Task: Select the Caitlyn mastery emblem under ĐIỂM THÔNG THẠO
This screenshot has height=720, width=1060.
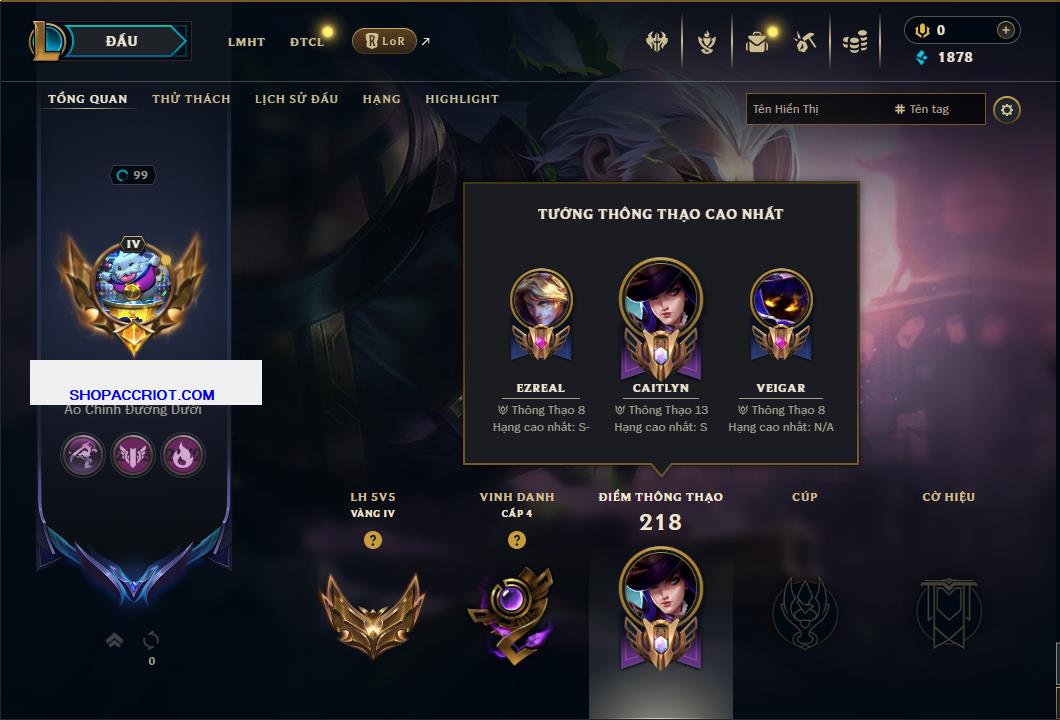Action: pos(660,607)
